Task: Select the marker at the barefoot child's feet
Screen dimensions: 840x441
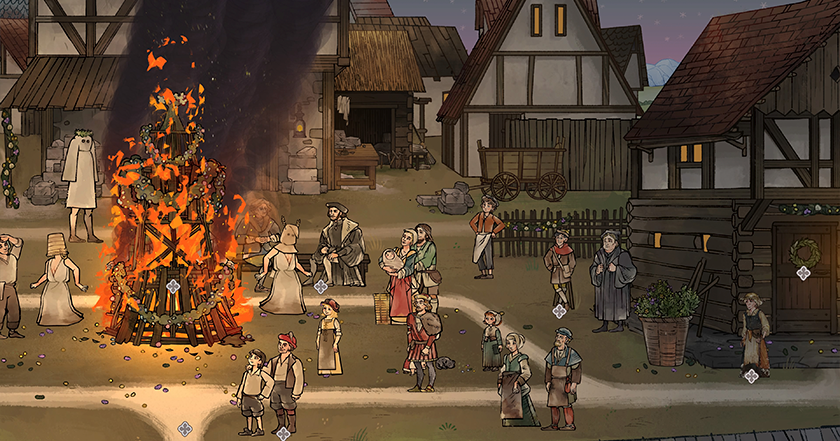Action: (751, 375)
